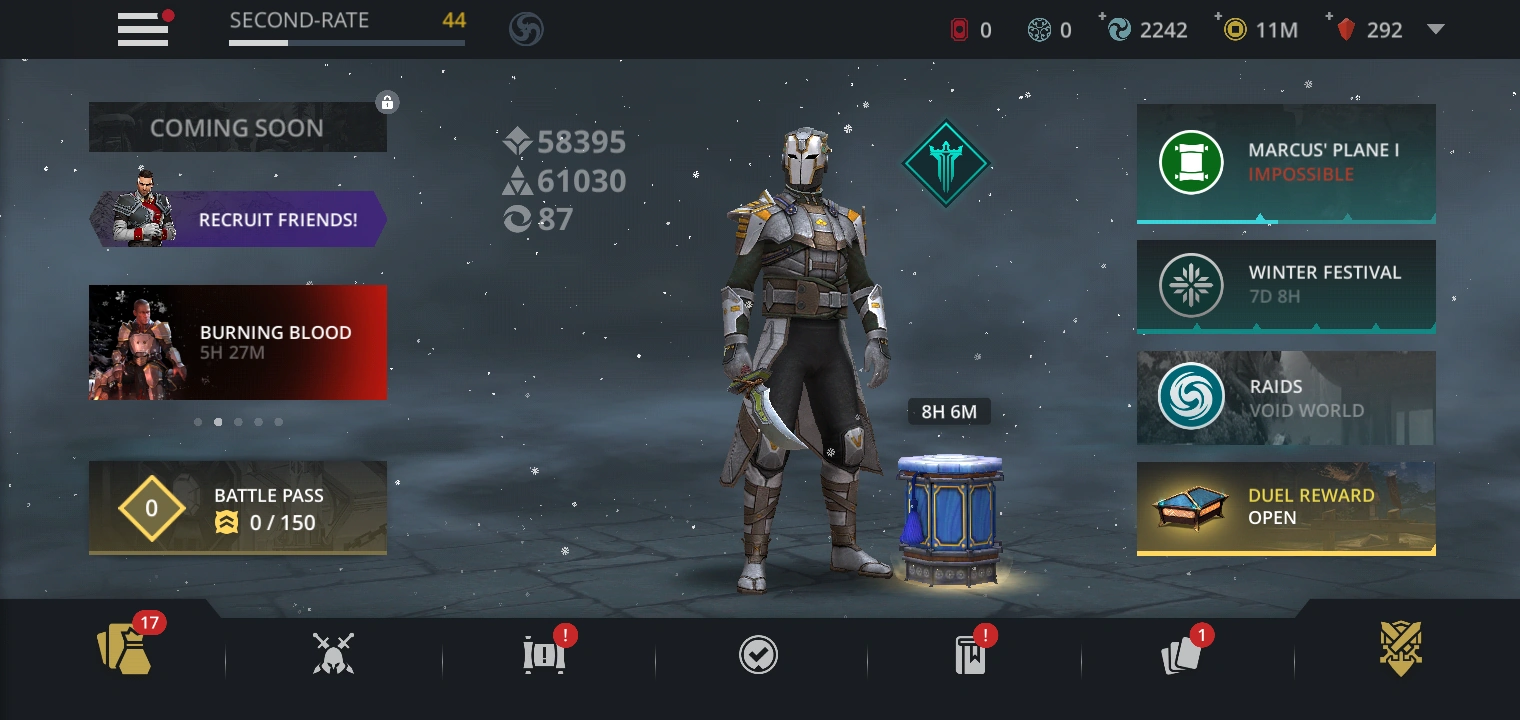Click the teal faction symbol beside the character
This screenshot has height=720, width=1520.
946,163
